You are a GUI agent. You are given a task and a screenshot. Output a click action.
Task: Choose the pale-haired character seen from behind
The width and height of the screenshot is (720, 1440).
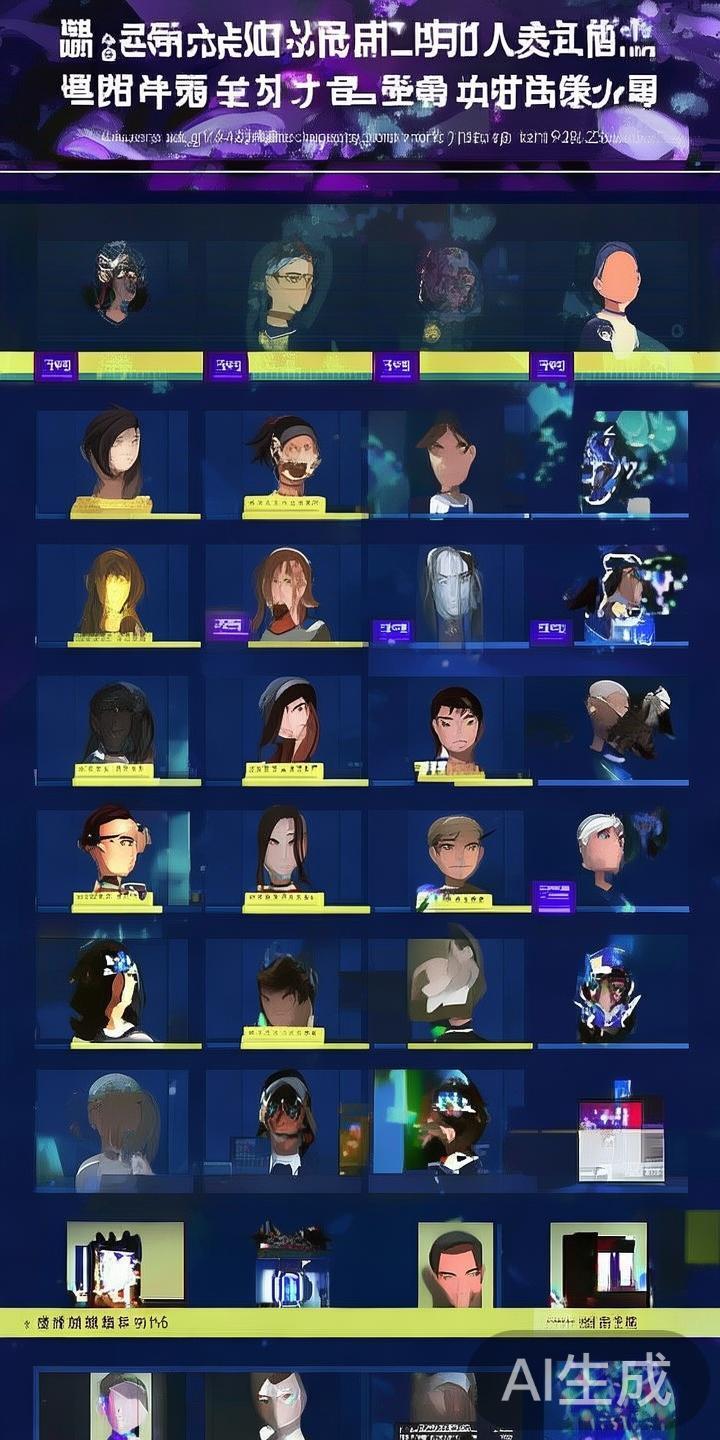point(120,1122)
